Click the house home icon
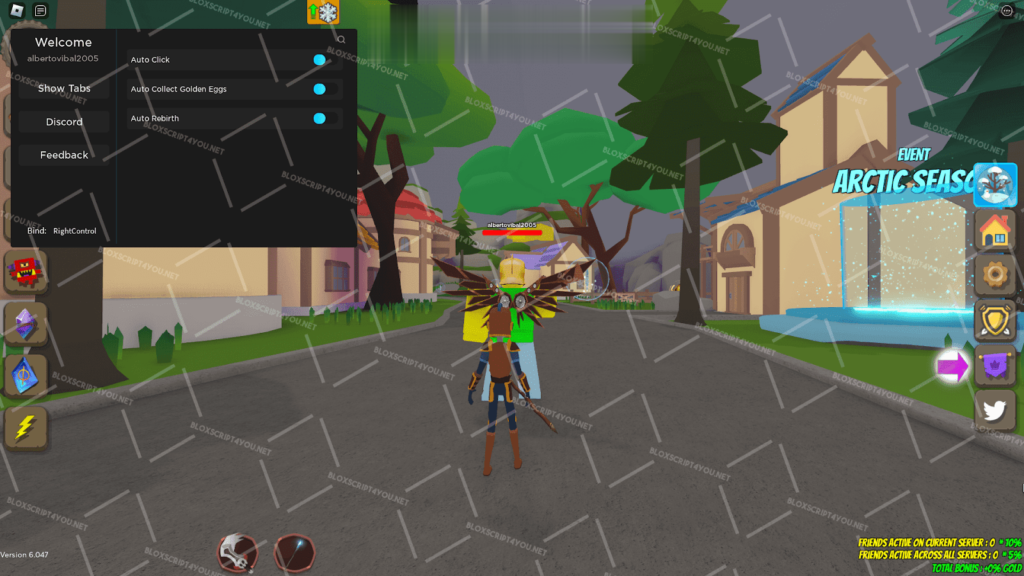This screenshot has height=576, width=1024. tap(995, 231)
